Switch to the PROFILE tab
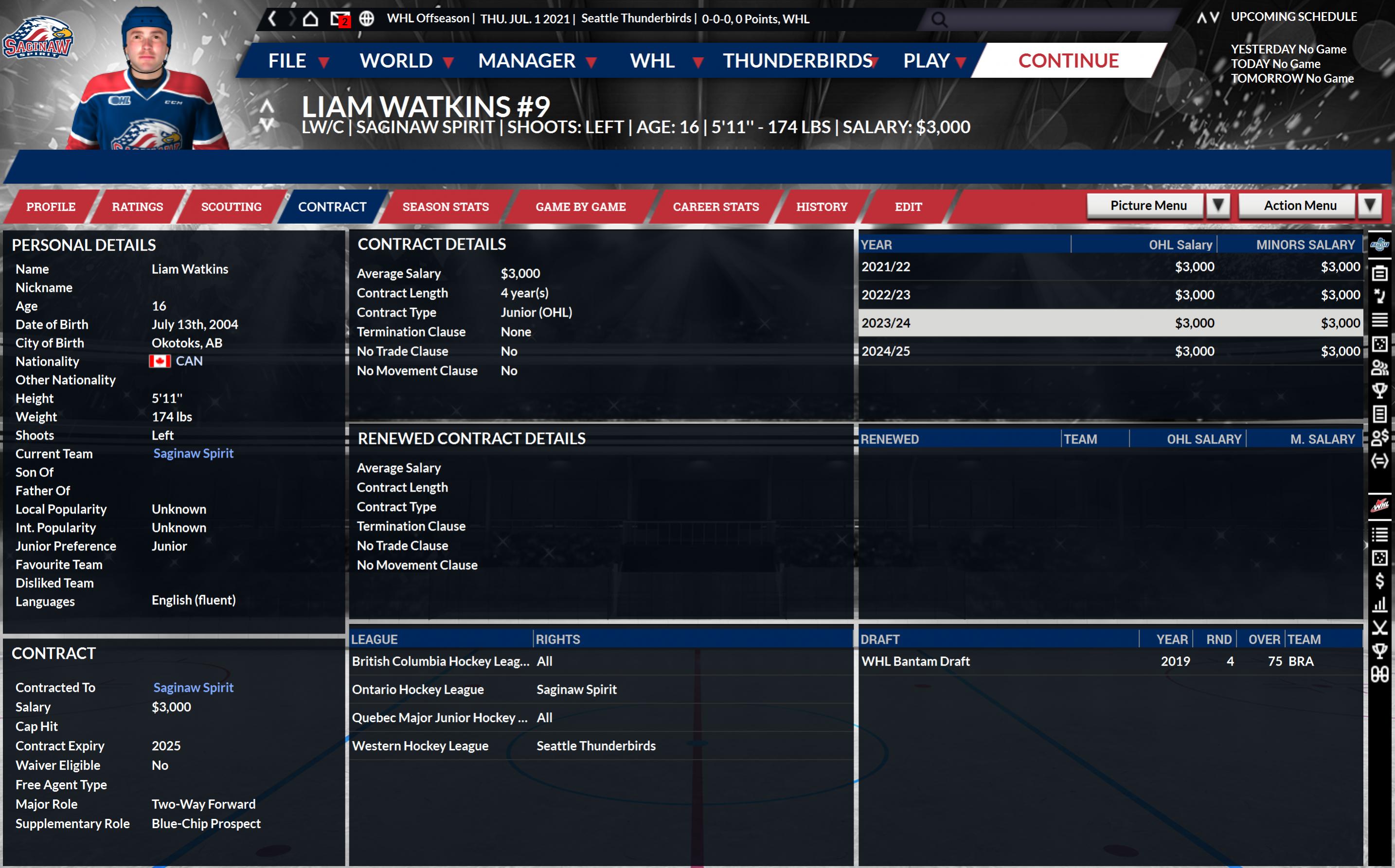This screenshot has height=868, width=1395. coord(51,207)
